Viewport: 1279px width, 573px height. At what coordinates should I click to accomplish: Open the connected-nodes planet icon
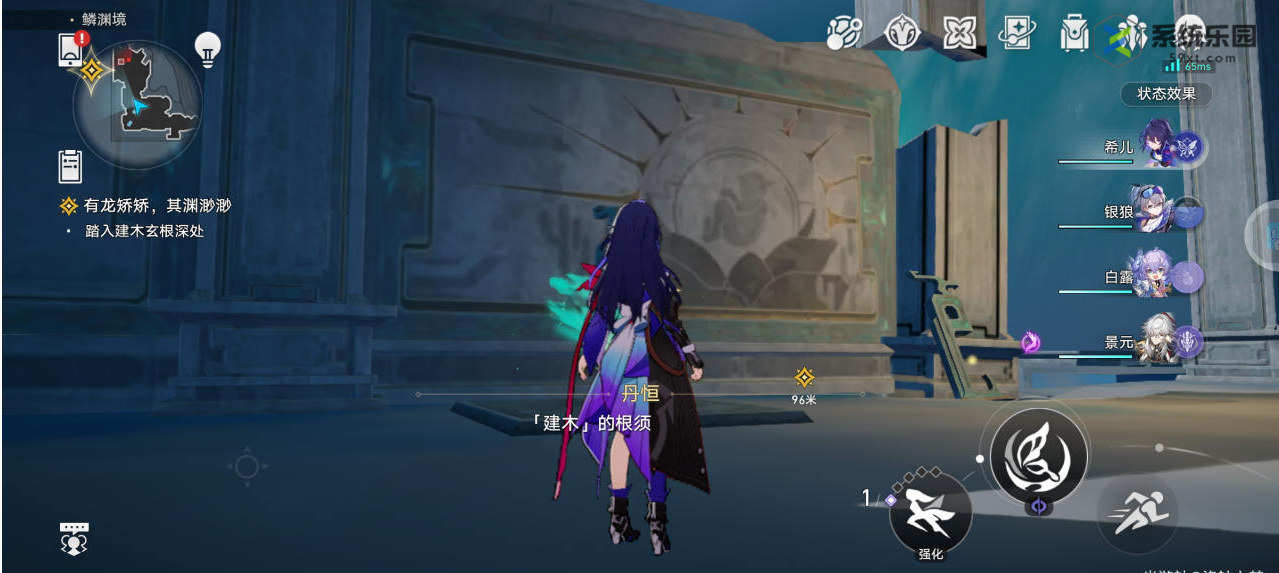844,33
